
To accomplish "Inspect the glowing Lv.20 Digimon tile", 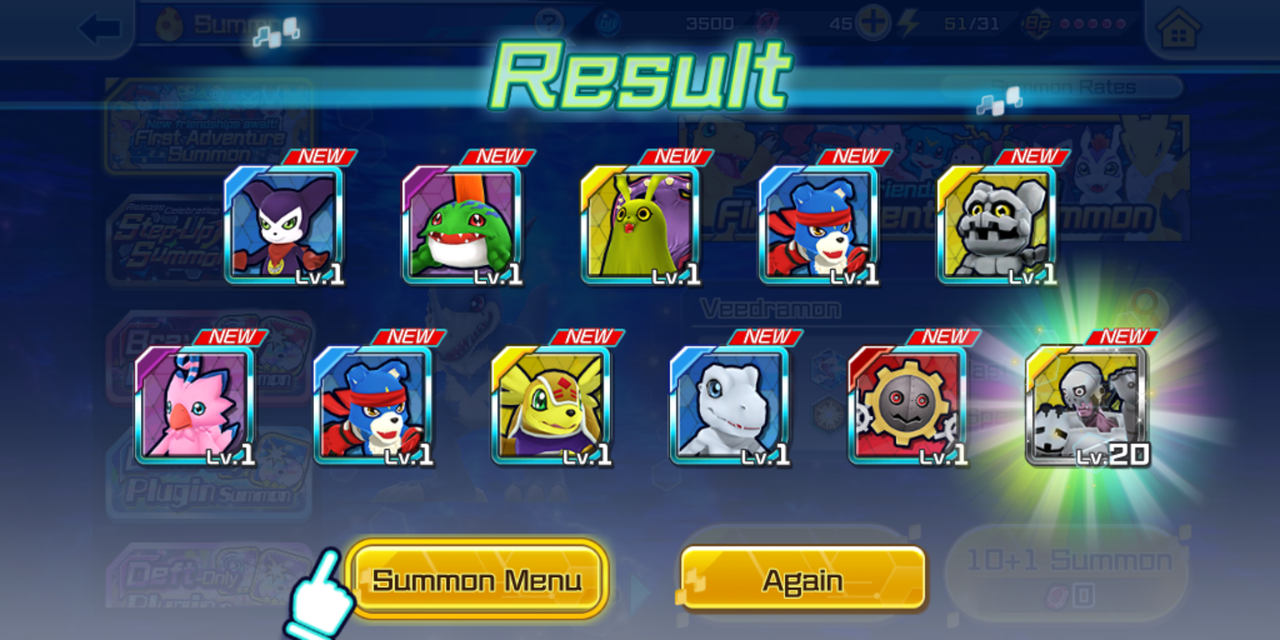I will coord(1086,405).
